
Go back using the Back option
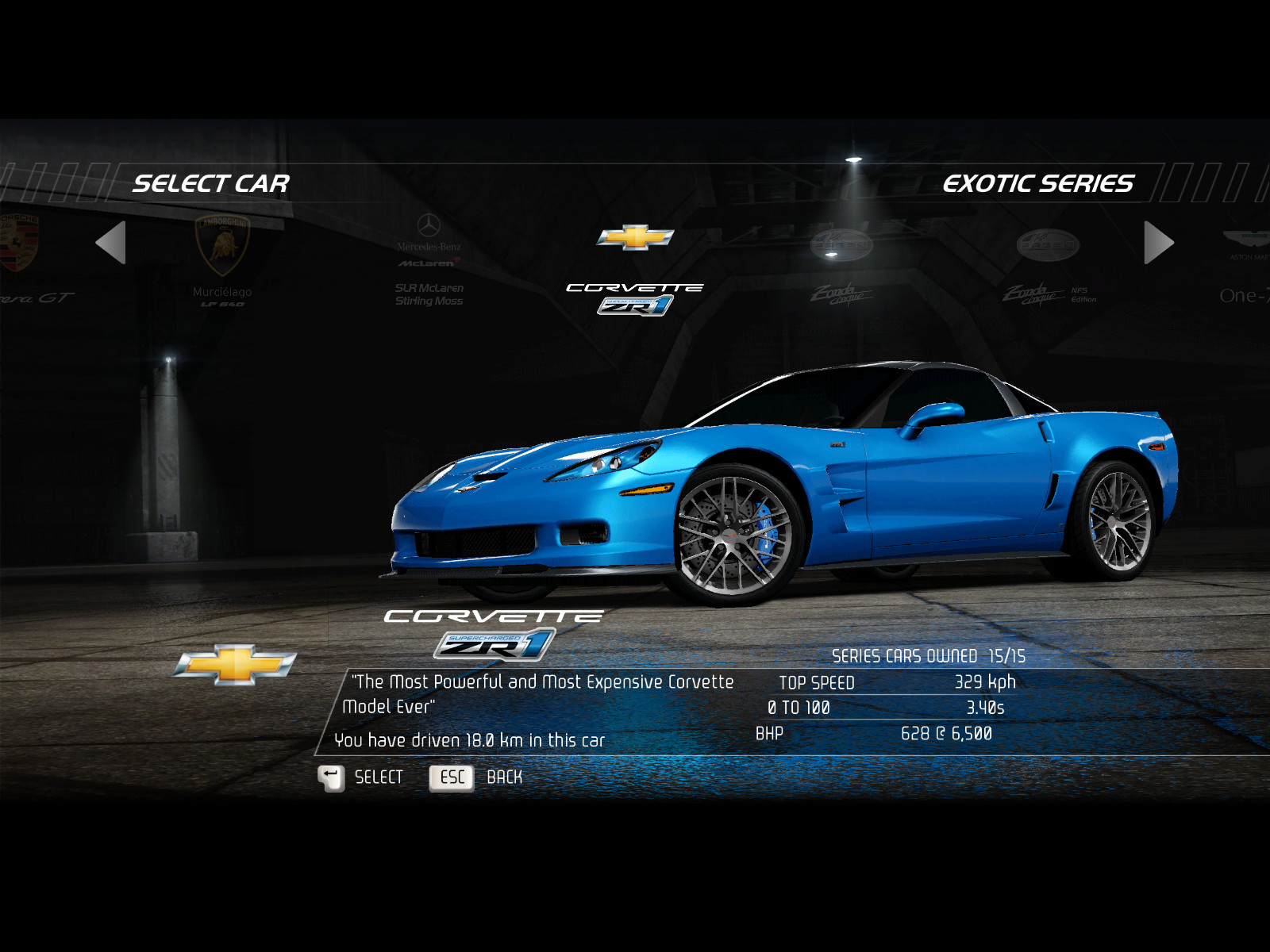[475, 777]
